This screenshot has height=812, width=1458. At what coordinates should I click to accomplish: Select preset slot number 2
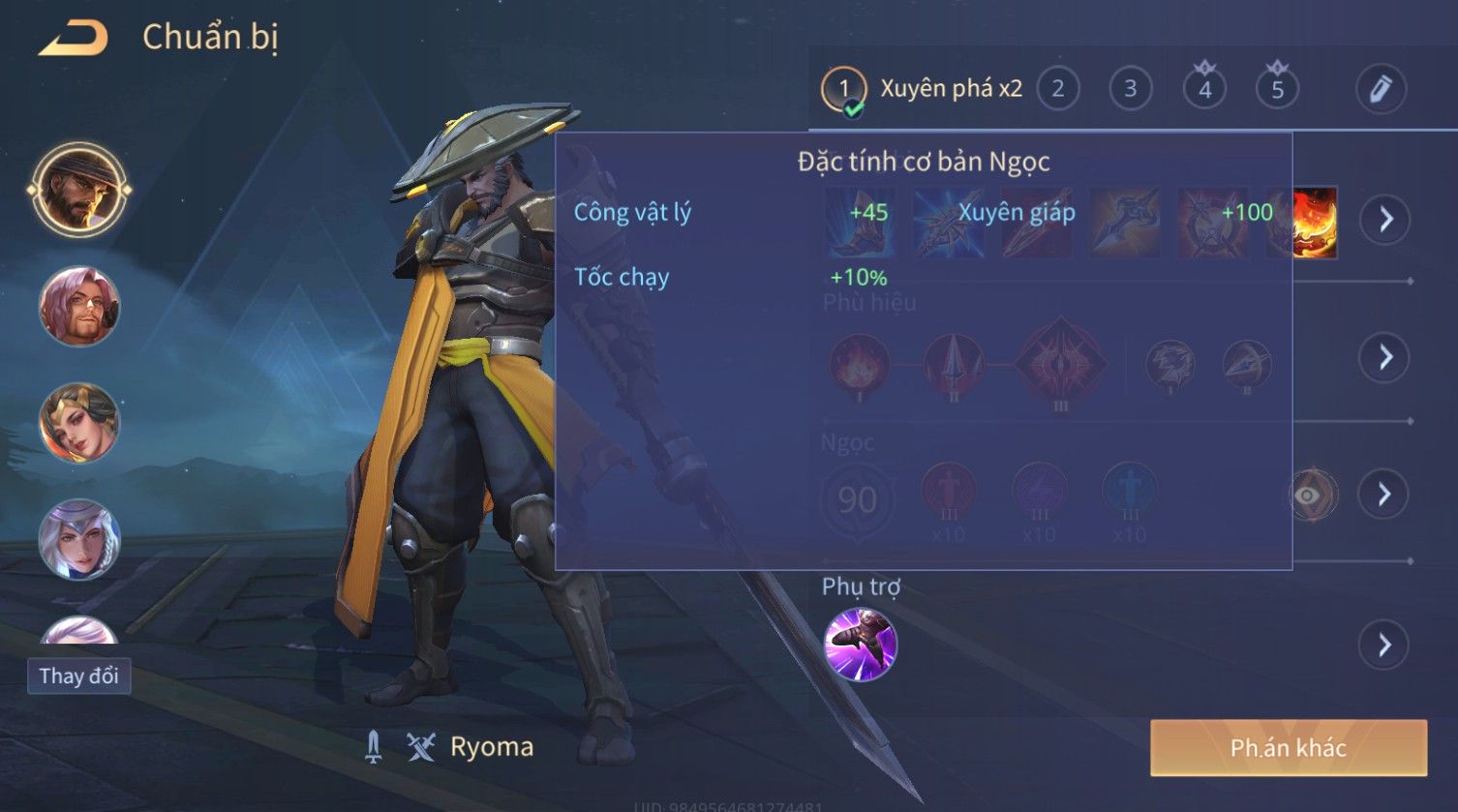pos(1057,89)
